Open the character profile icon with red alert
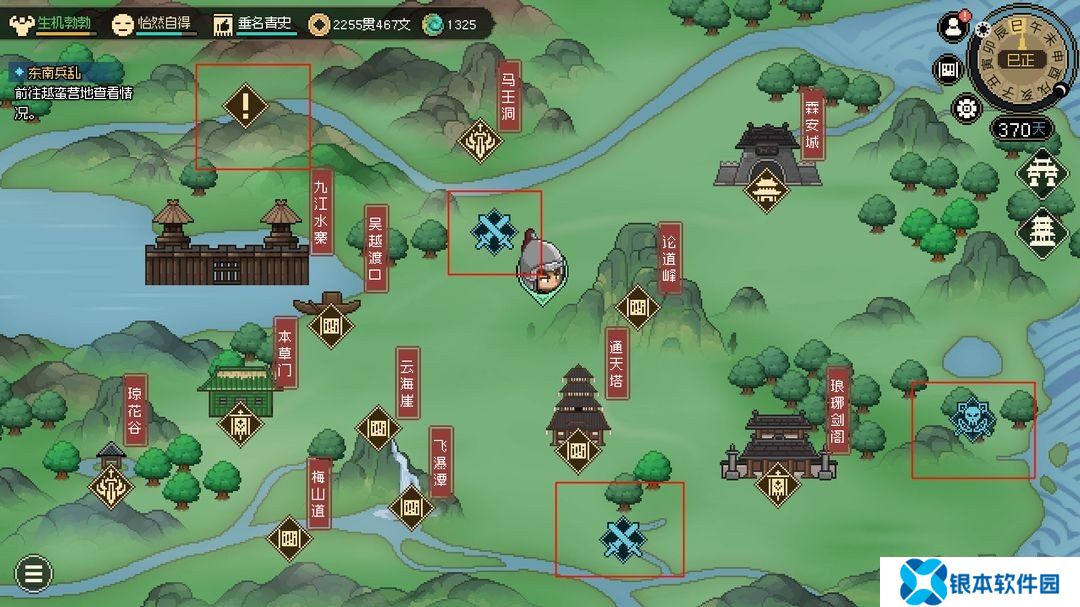1080x607 pixels. [x=951, y=28]
